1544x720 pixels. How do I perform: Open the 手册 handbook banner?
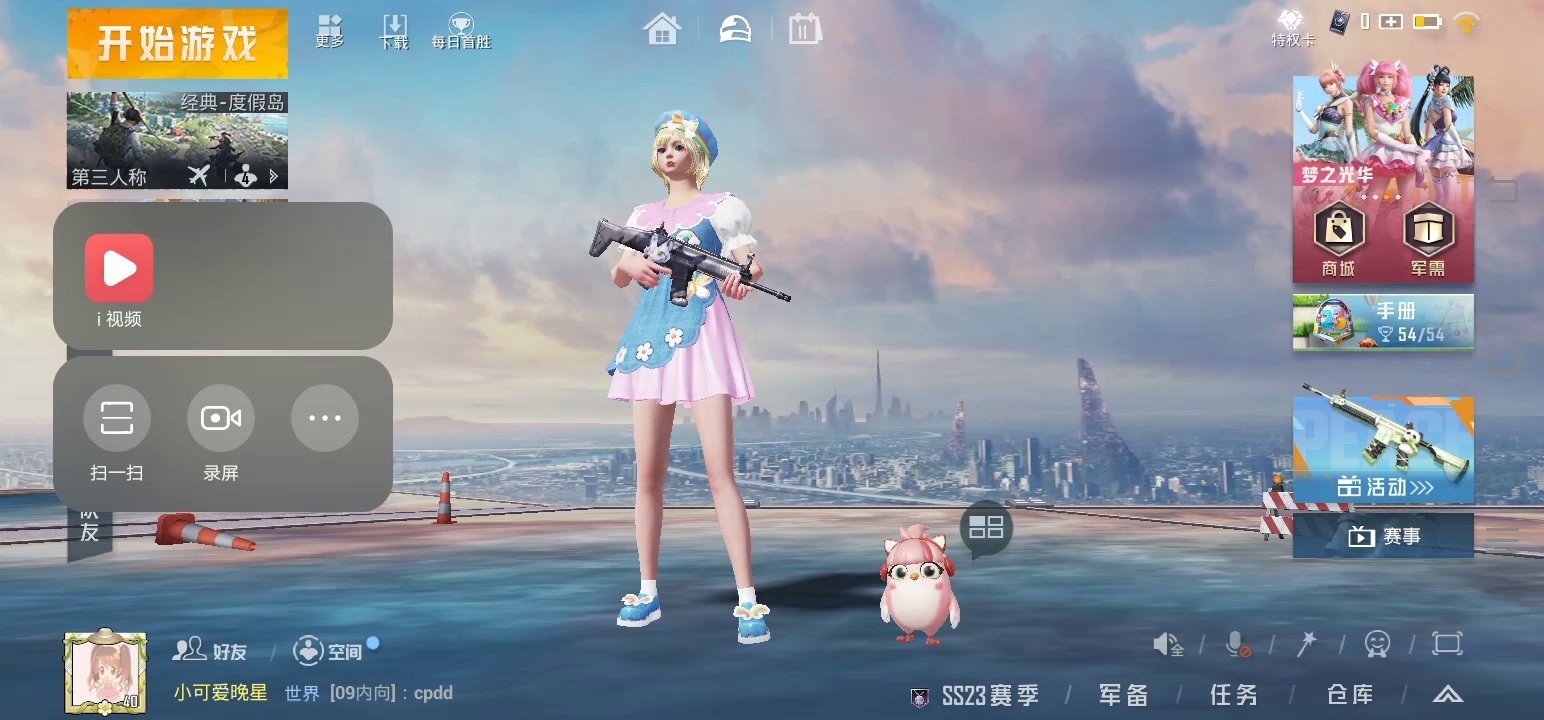click(1382, 322)
